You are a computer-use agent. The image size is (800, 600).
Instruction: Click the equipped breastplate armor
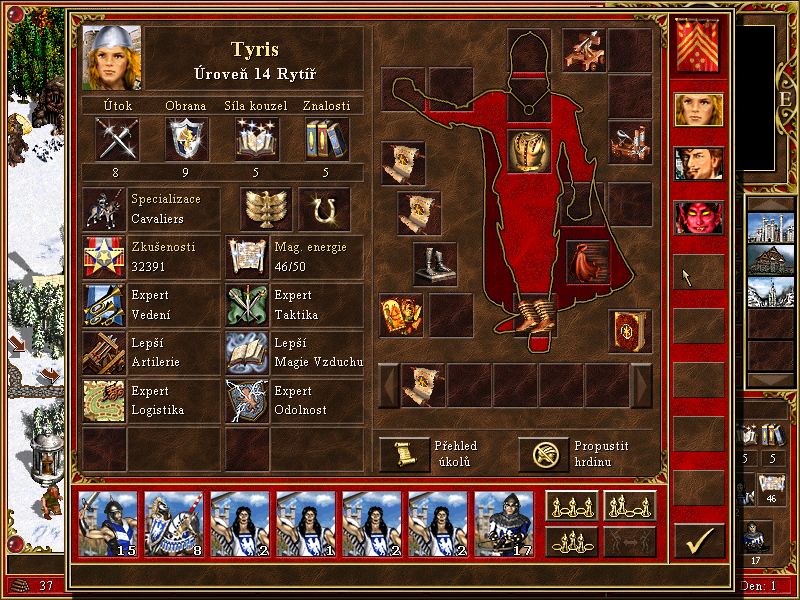click(529, 151)
